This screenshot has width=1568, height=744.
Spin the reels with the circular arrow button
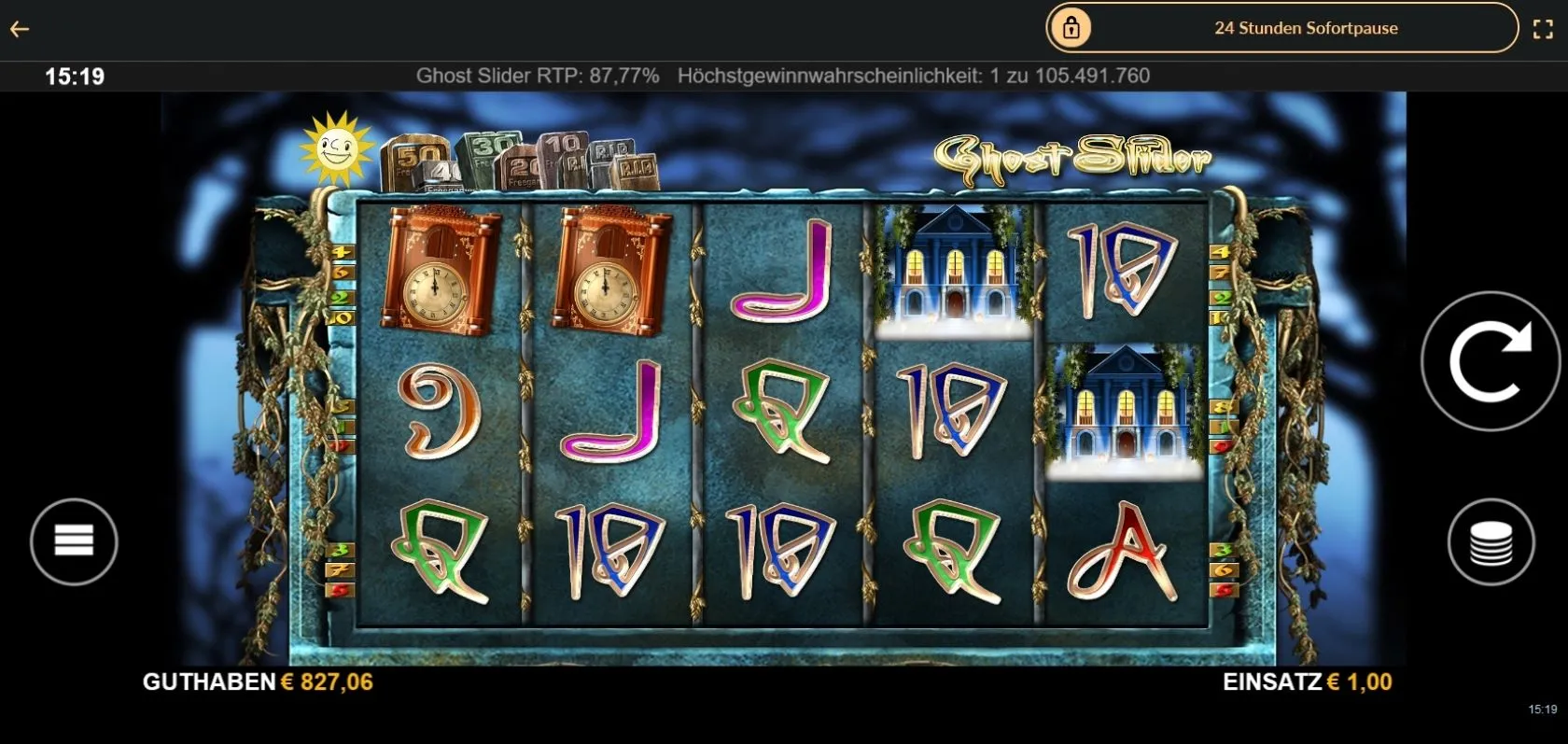[x=1490, y=361]
